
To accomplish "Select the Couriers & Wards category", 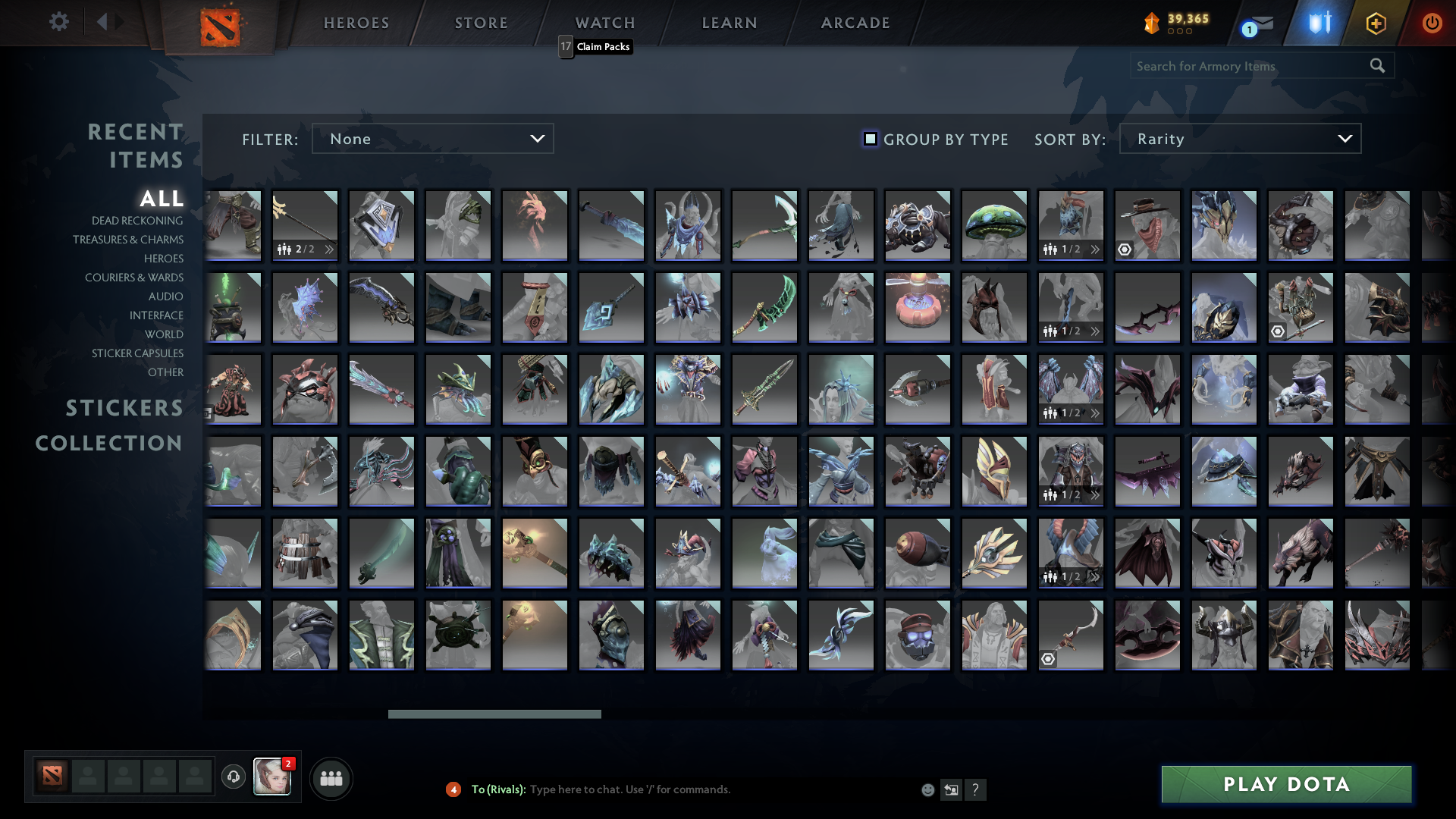I will (x=134, y=278).
